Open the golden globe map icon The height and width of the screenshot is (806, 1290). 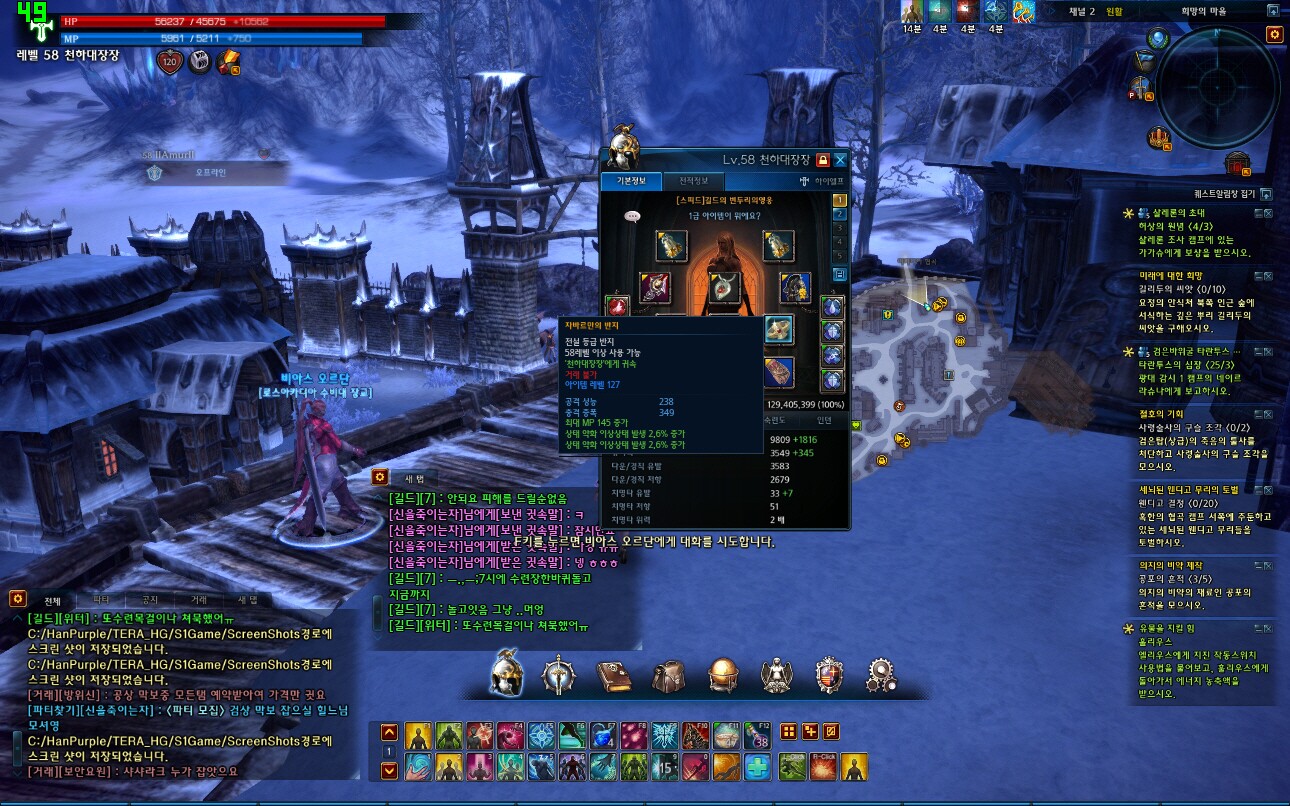pos(722,676)
